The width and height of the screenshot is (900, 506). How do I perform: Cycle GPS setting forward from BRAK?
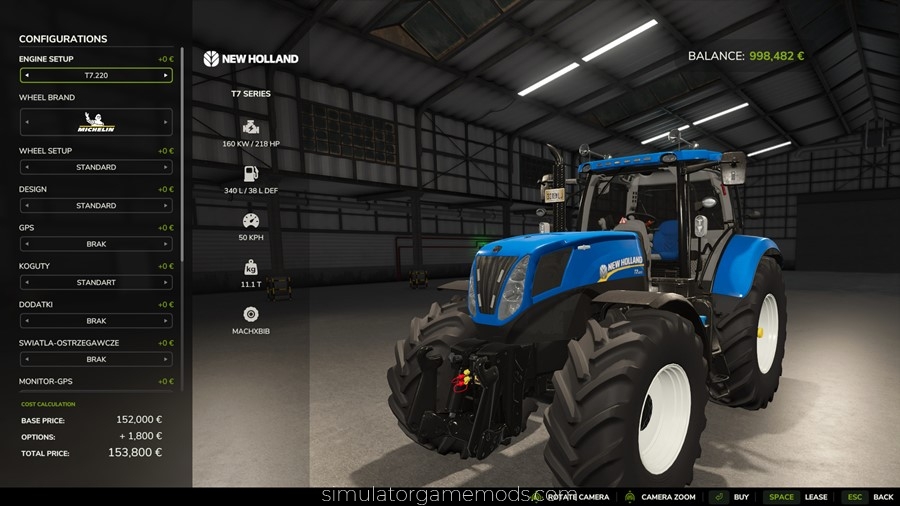(x=166, y=244)
